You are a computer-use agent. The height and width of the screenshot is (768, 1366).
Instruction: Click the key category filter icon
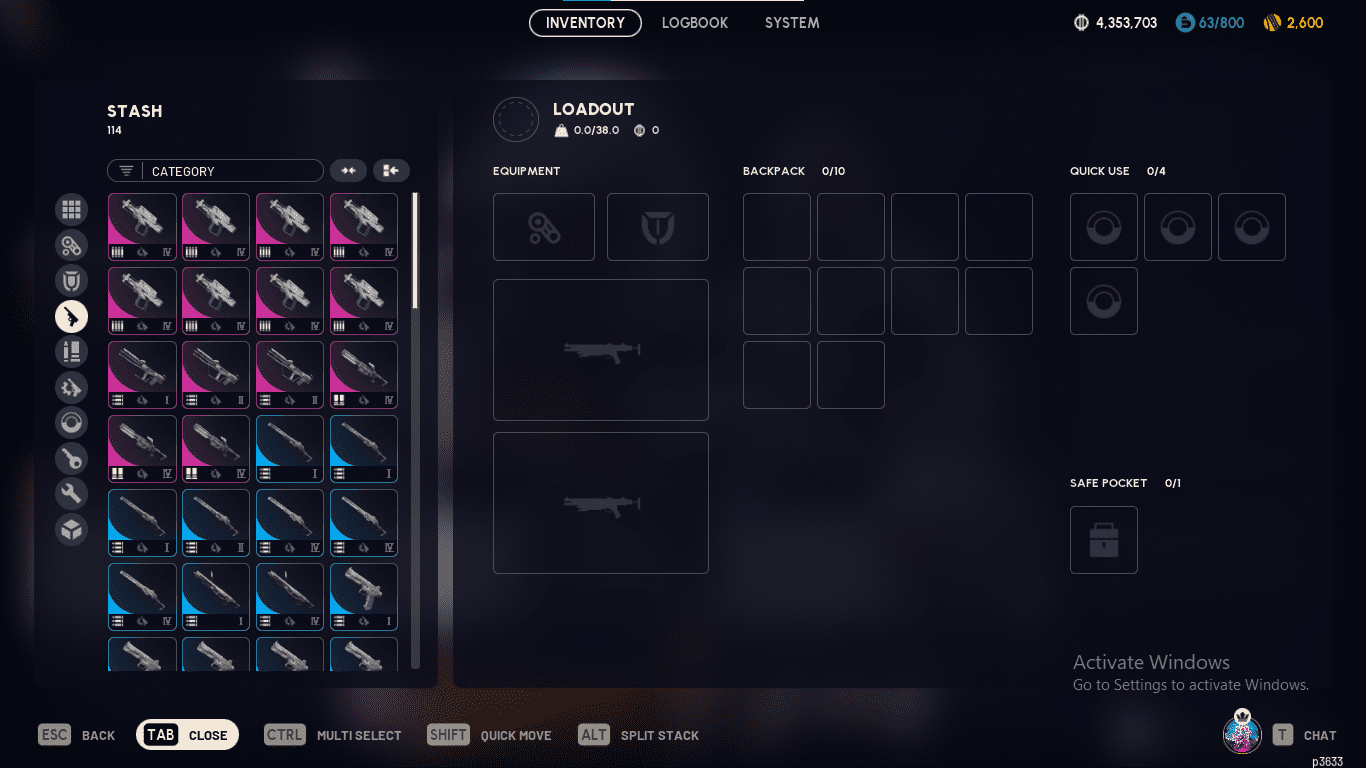(x=71, y=458)
